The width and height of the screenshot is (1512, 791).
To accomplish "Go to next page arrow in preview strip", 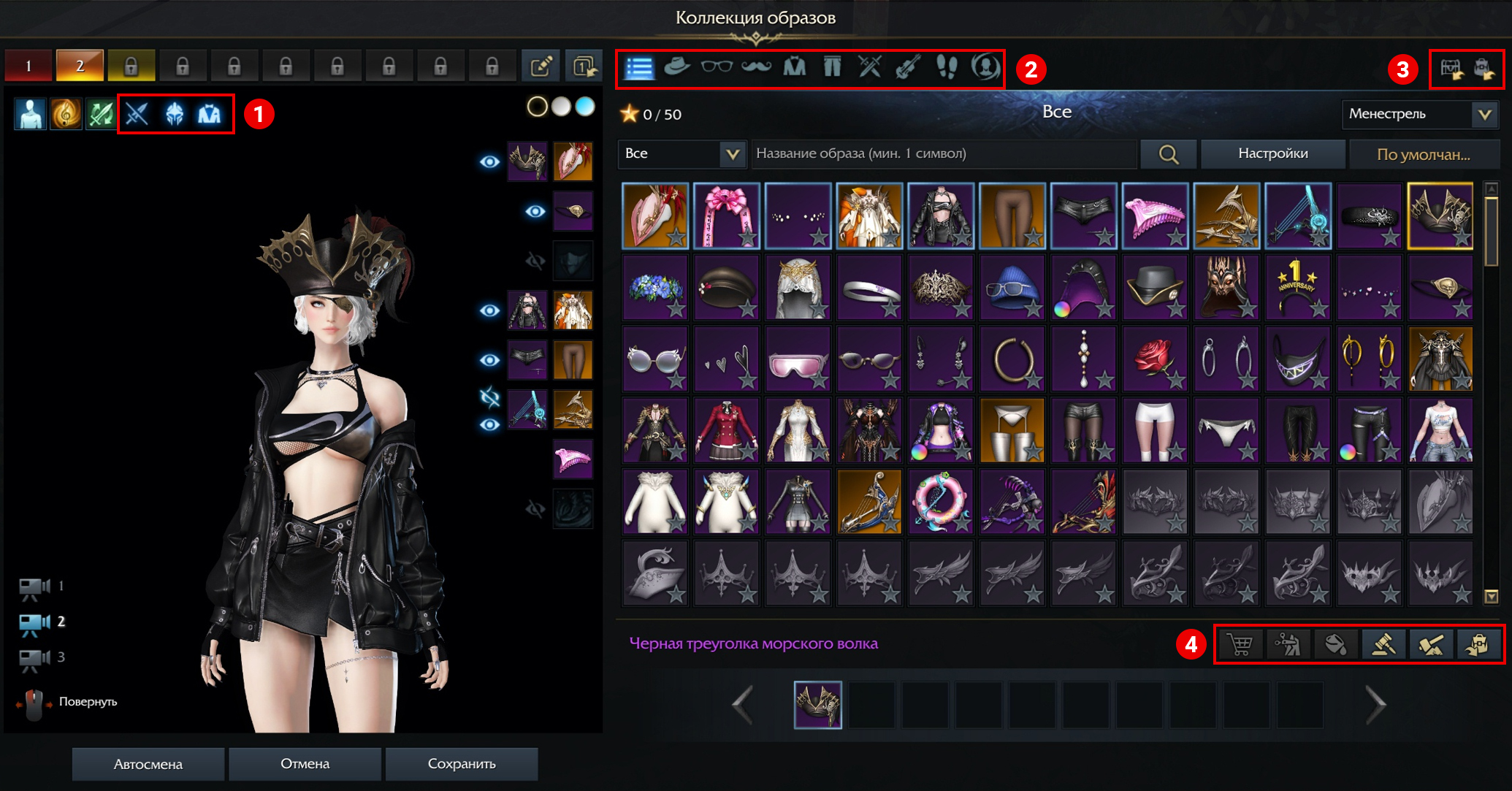I will click(x=1375, y=705).
